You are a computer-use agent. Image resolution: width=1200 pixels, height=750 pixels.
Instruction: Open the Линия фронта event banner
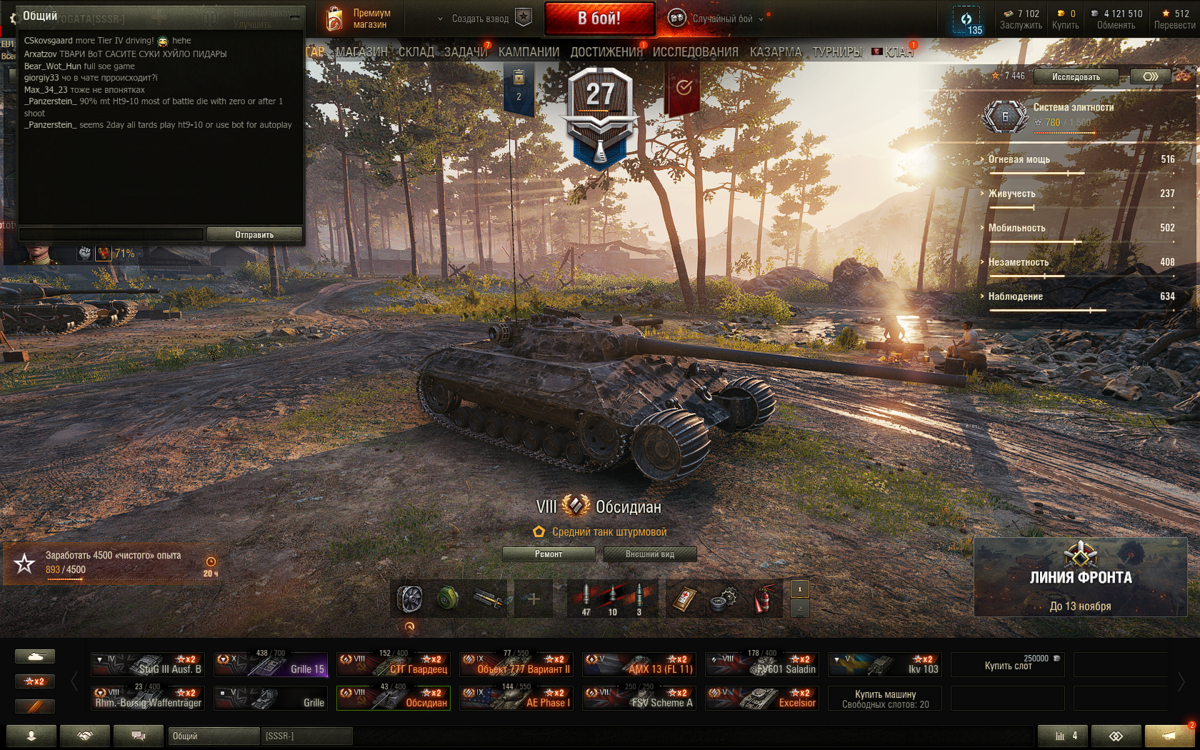(1081, 577)
